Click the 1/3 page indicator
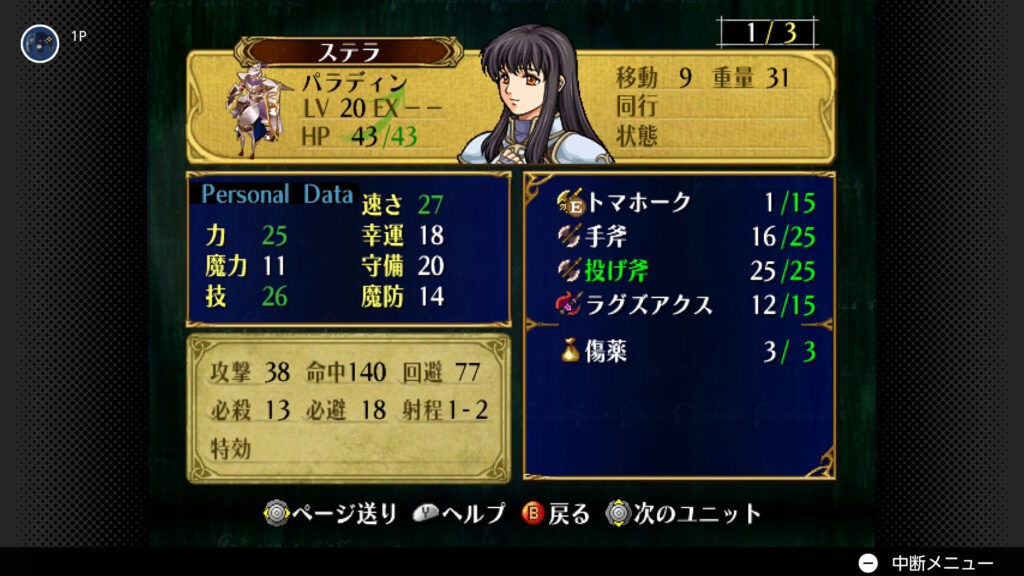Screen dimensions: 1024x576 [769, 33]
